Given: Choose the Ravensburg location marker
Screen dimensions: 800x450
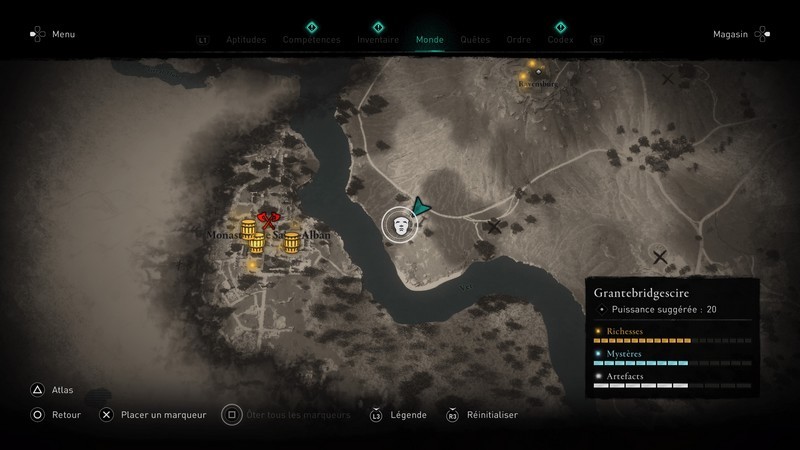Looking at the screenshot, I should 537,71.
